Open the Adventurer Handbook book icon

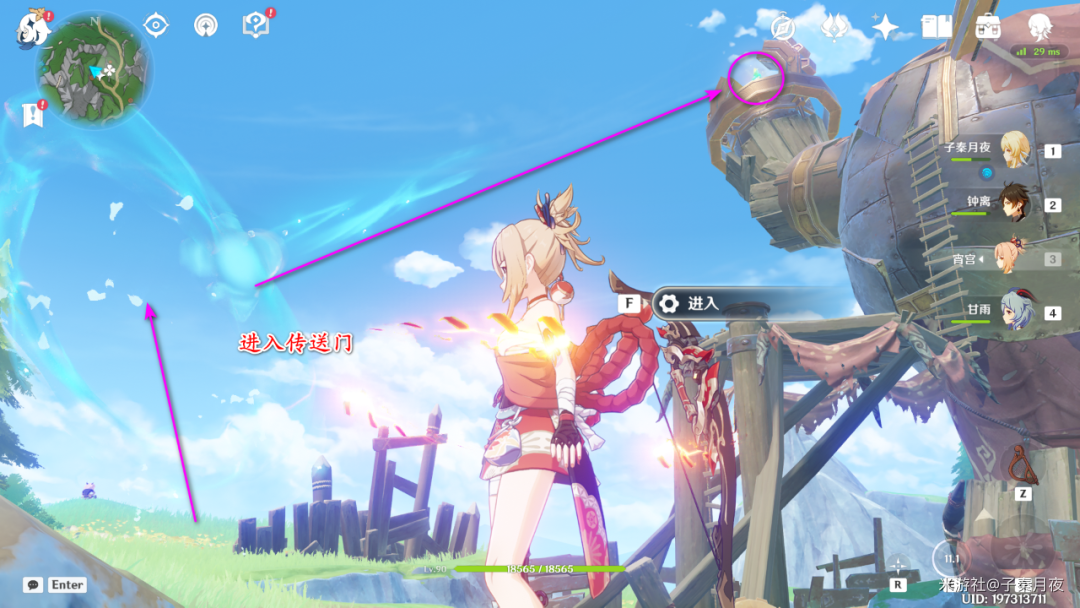937,27
